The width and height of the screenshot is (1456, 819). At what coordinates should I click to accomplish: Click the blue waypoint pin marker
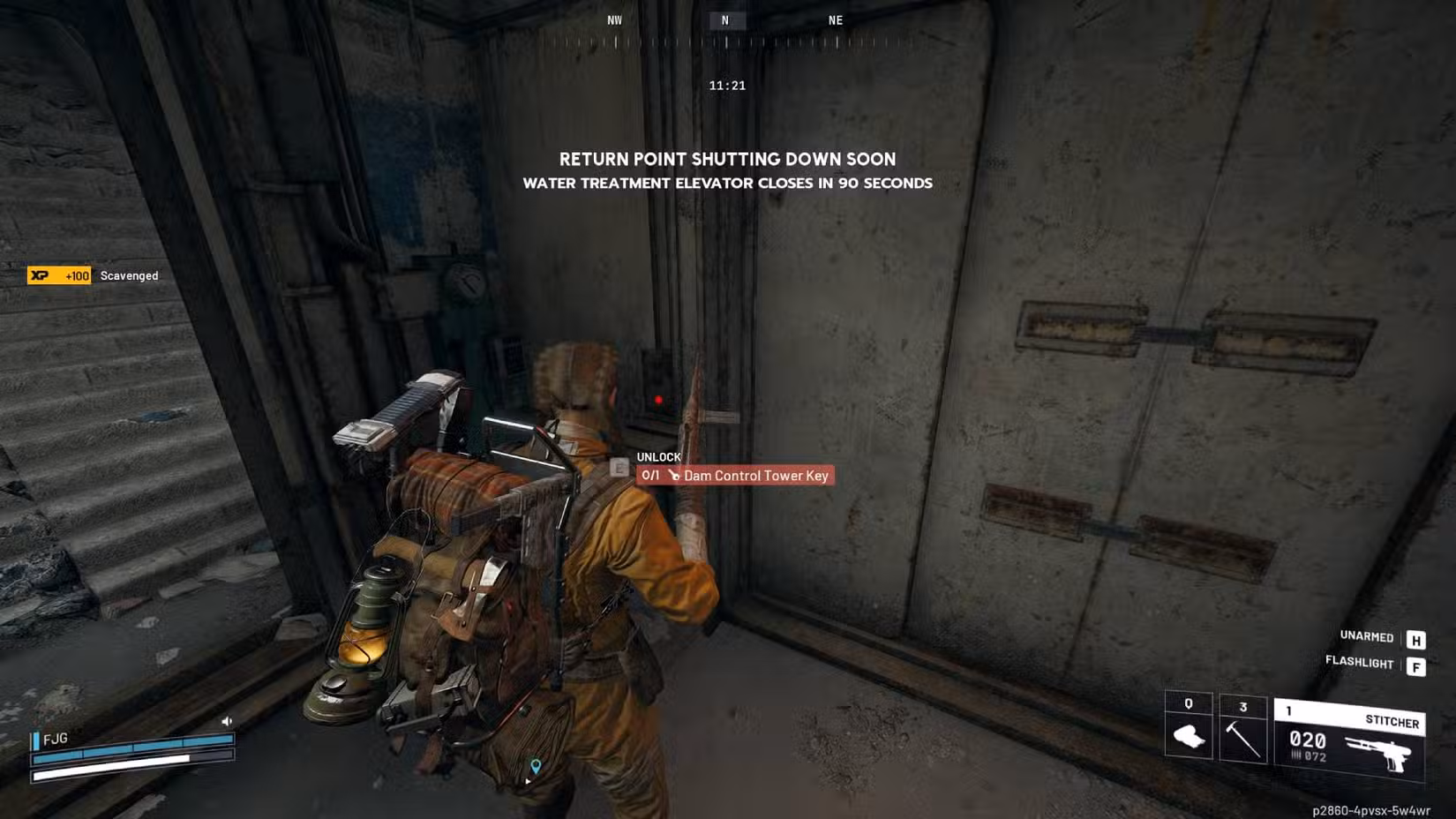tap(536, 765)
